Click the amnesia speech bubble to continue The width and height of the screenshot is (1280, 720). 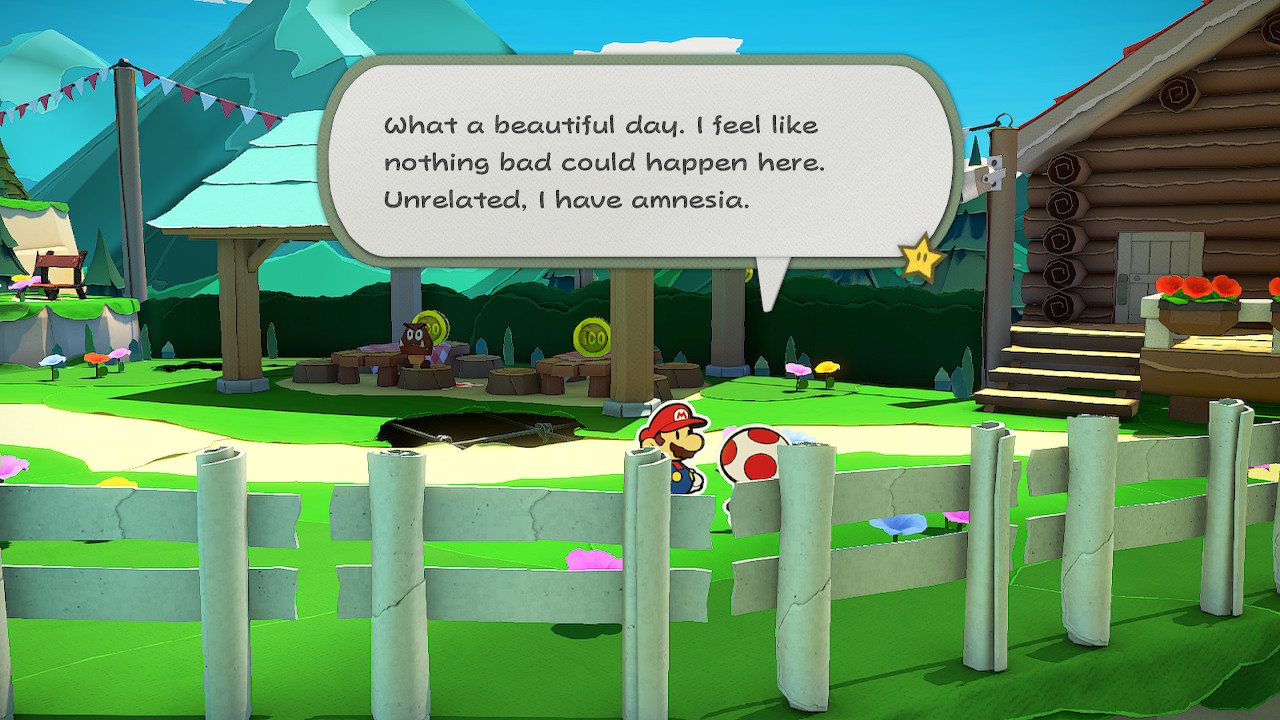[640, 162]
